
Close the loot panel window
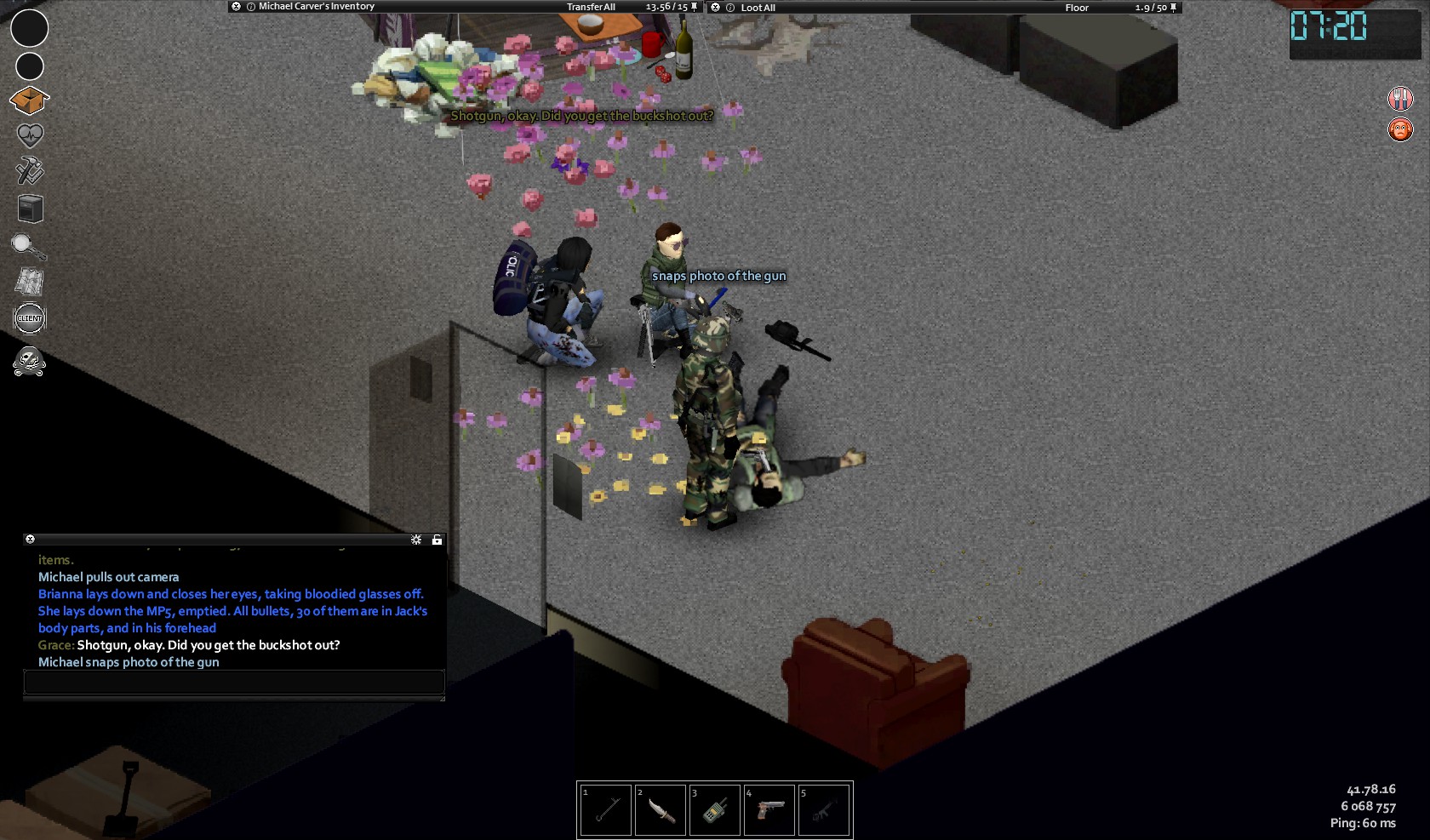tap(715, 8)
